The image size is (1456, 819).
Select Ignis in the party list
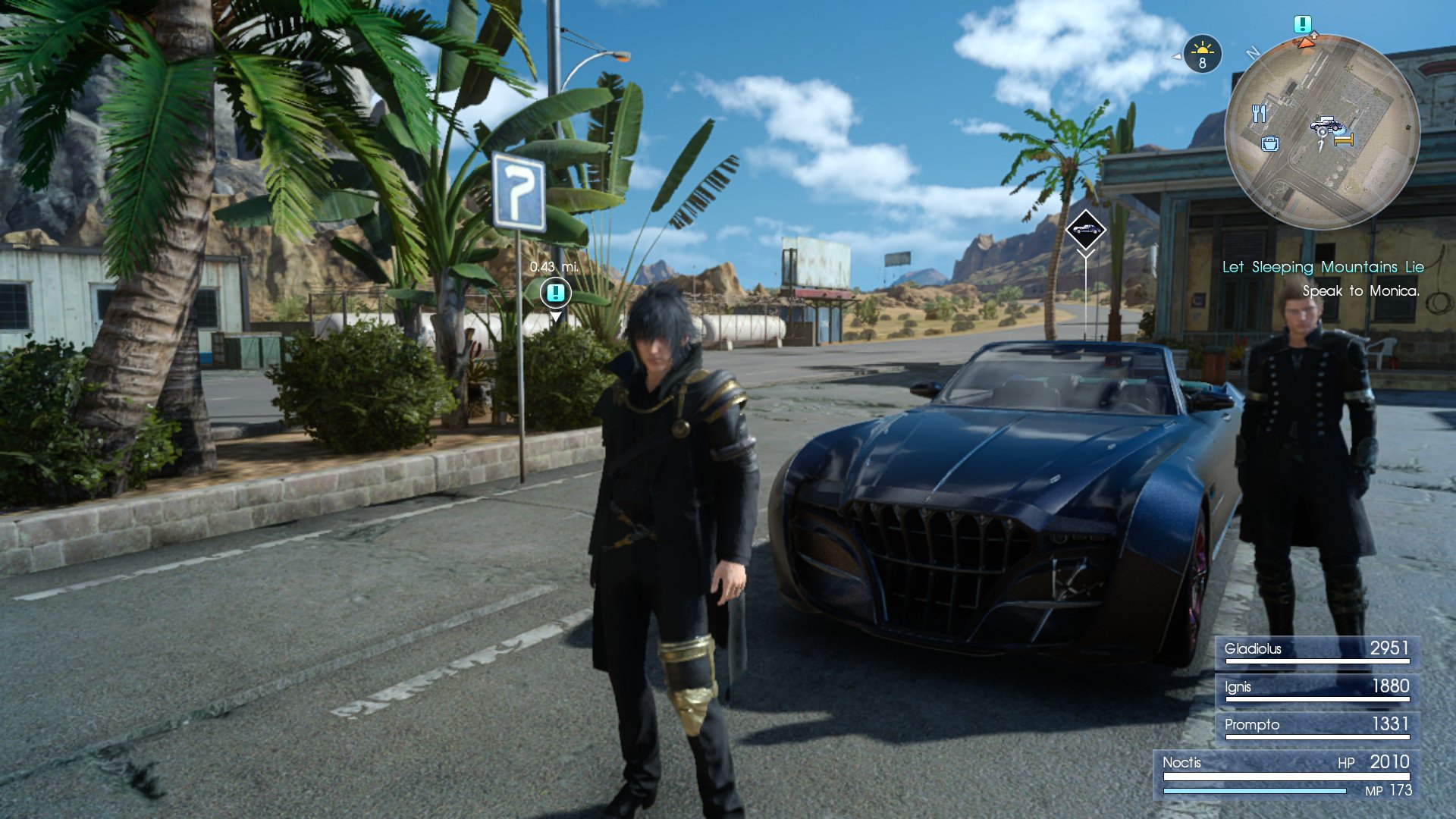coord(1317,688)
